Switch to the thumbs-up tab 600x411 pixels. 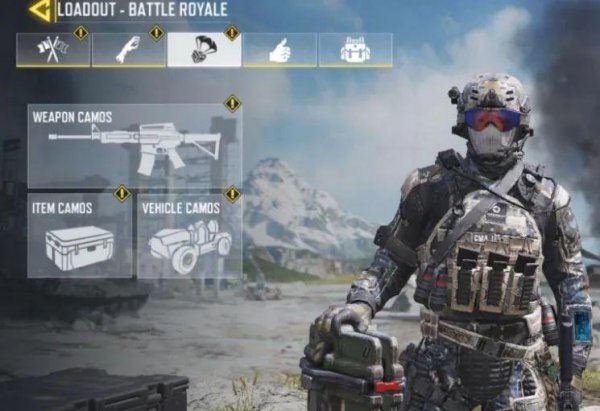tap(279, 50)
